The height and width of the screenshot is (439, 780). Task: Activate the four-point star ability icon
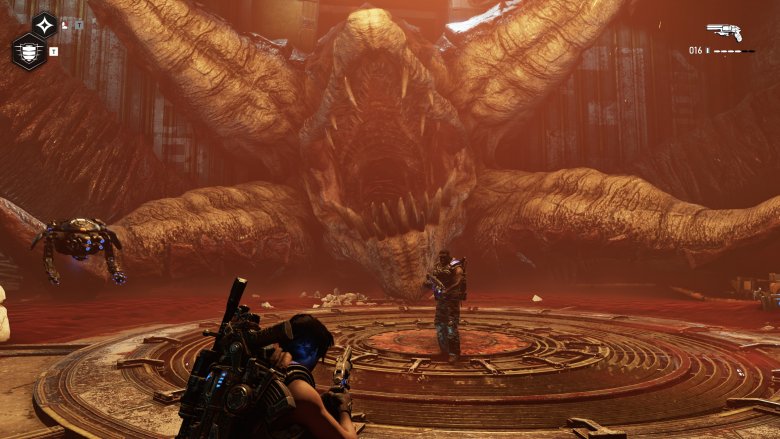click(44, 25)
